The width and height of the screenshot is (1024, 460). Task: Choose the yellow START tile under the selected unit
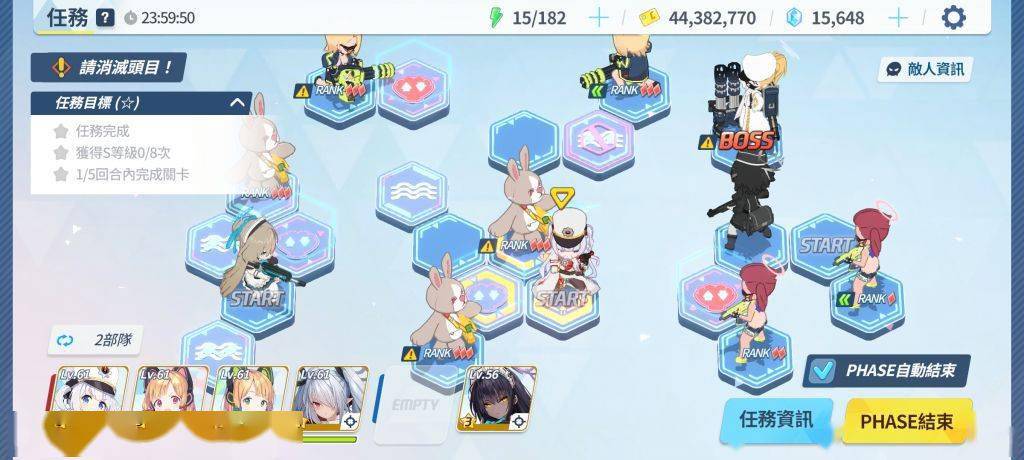(562, 299)
